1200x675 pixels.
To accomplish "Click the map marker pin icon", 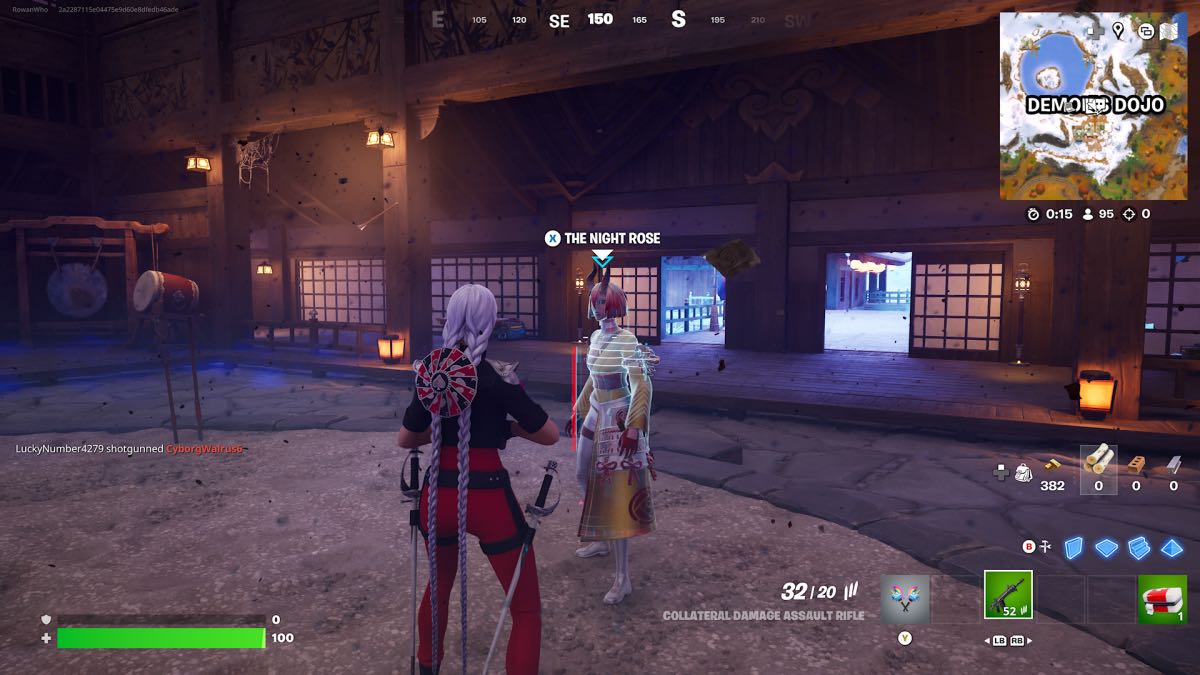I will [x=1118, y=30].
